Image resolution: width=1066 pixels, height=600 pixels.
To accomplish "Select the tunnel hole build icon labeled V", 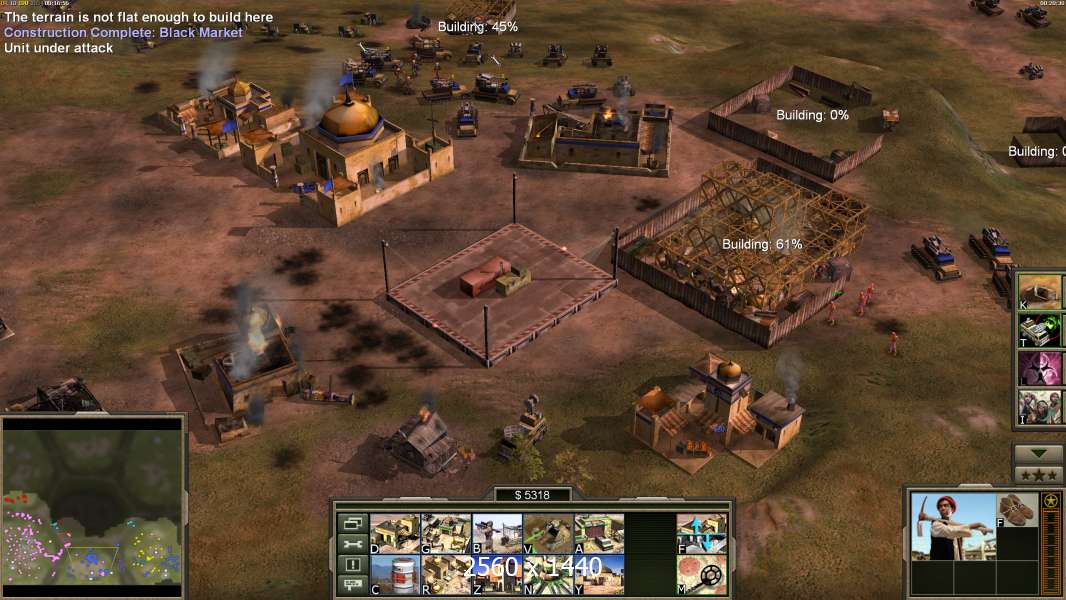I will pos(548,533).
